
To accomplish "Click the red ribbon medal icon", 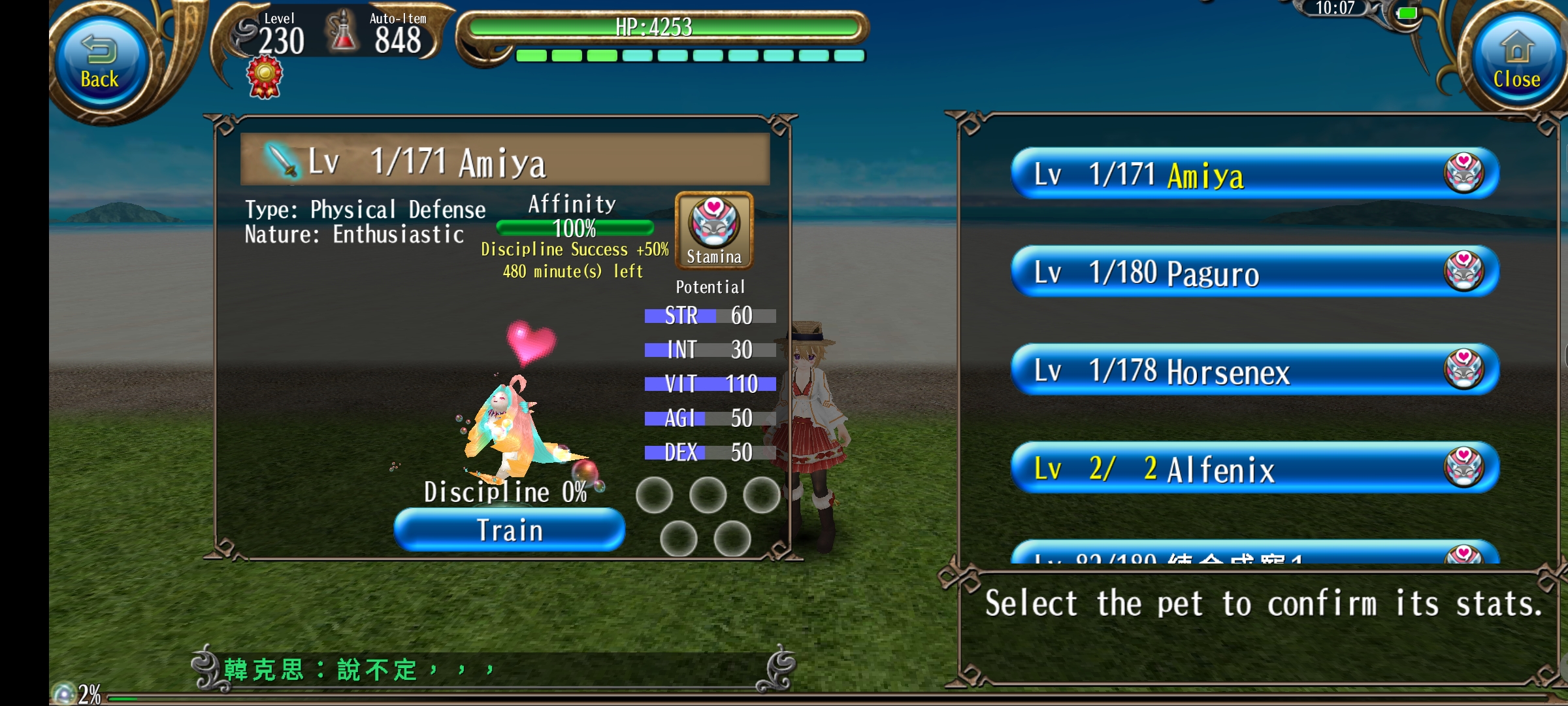I will pyautogui.click(x=264, y=77).
